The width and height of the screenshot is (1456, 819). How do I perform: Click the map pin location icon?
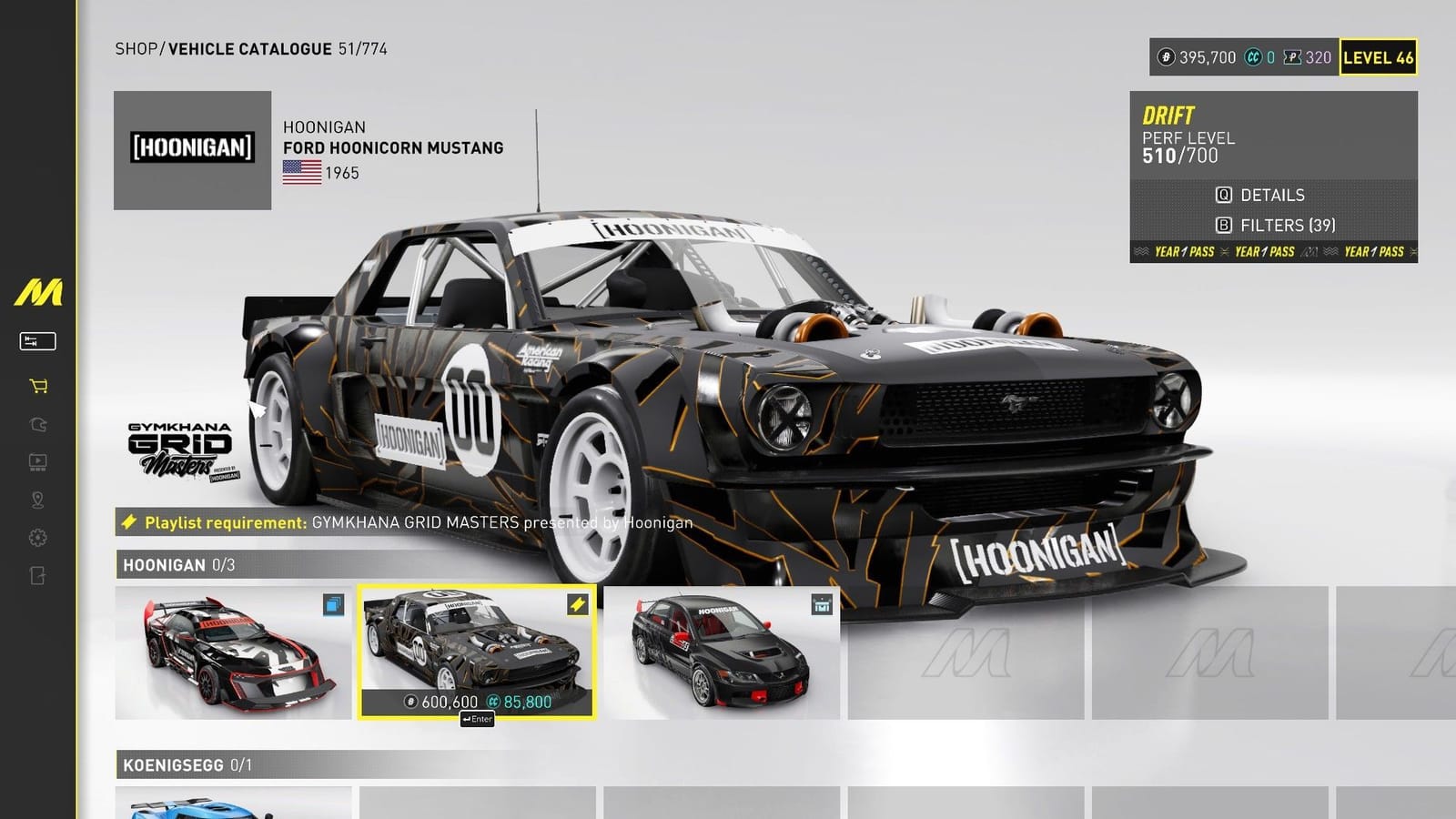coord(36,498)
